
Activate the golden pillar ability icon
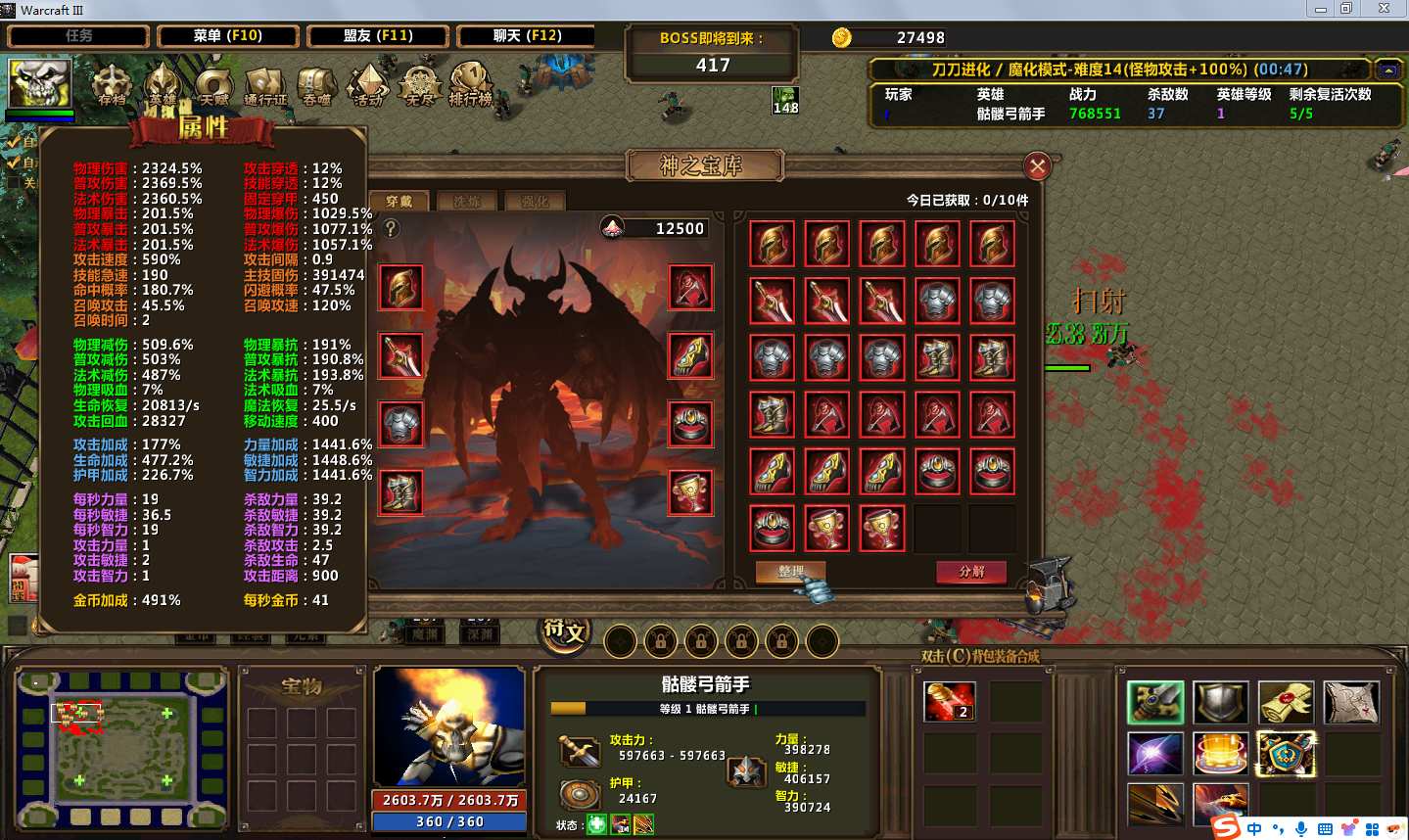click(x=1220, y=754)
